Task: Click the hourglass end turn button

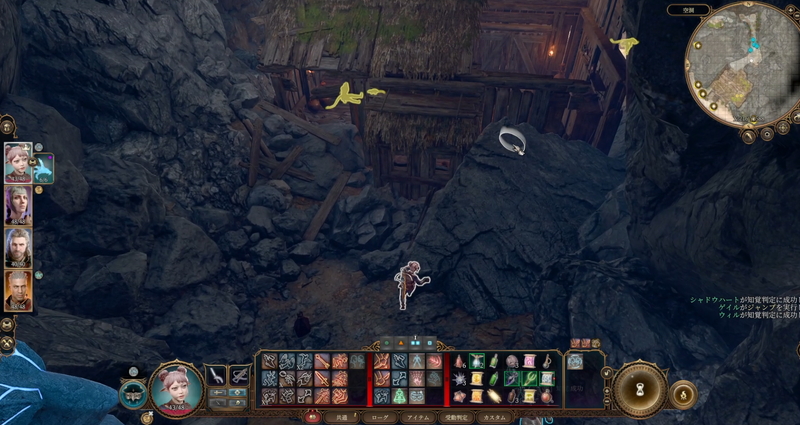Action: (640, 389)
